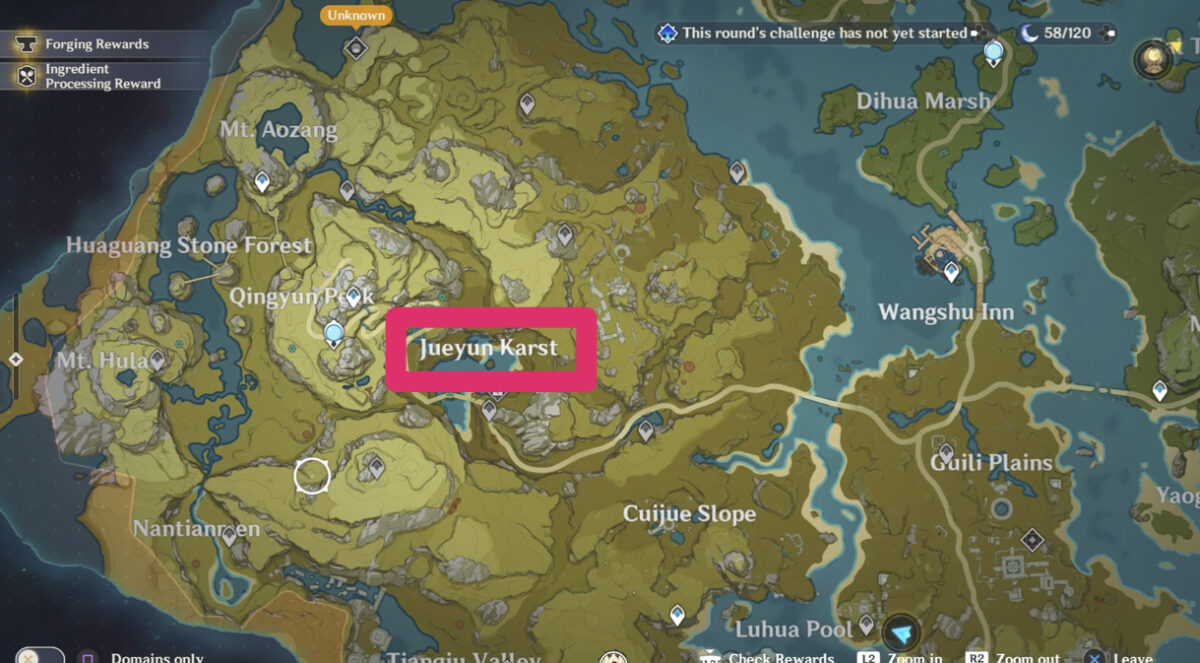Choose the waypoint marker at Mt. Hulao
Viewport: 1200px width, 663px height.
157,359
